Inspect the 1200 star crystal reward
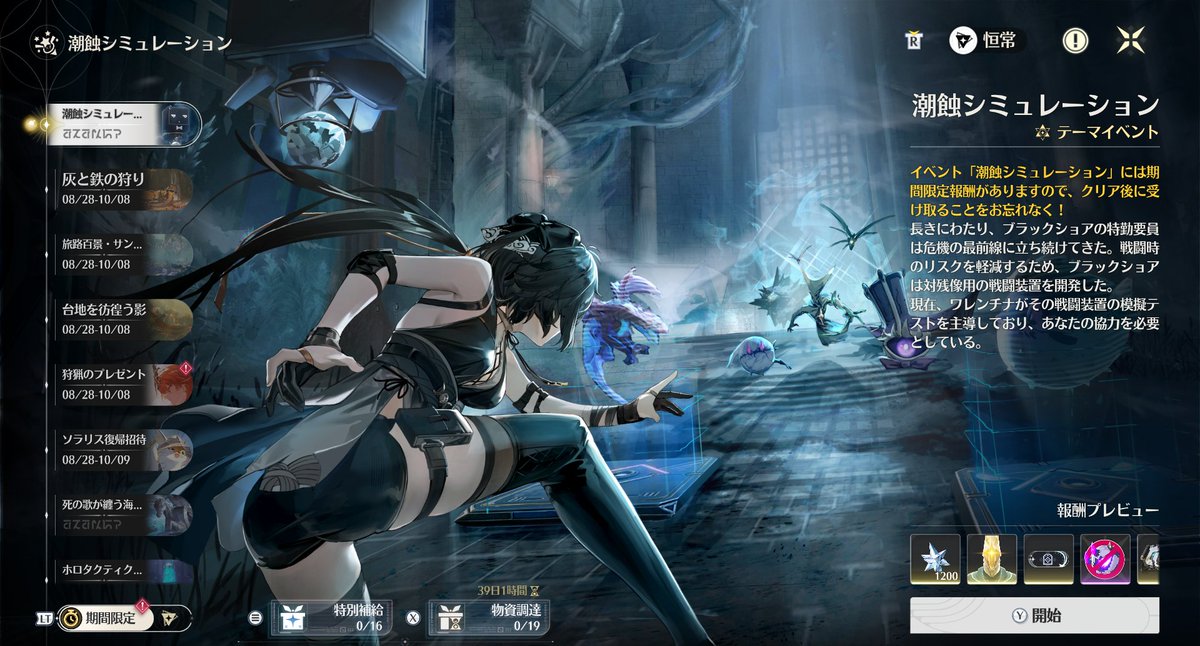1200x646 pixels. tap(935, 558)
